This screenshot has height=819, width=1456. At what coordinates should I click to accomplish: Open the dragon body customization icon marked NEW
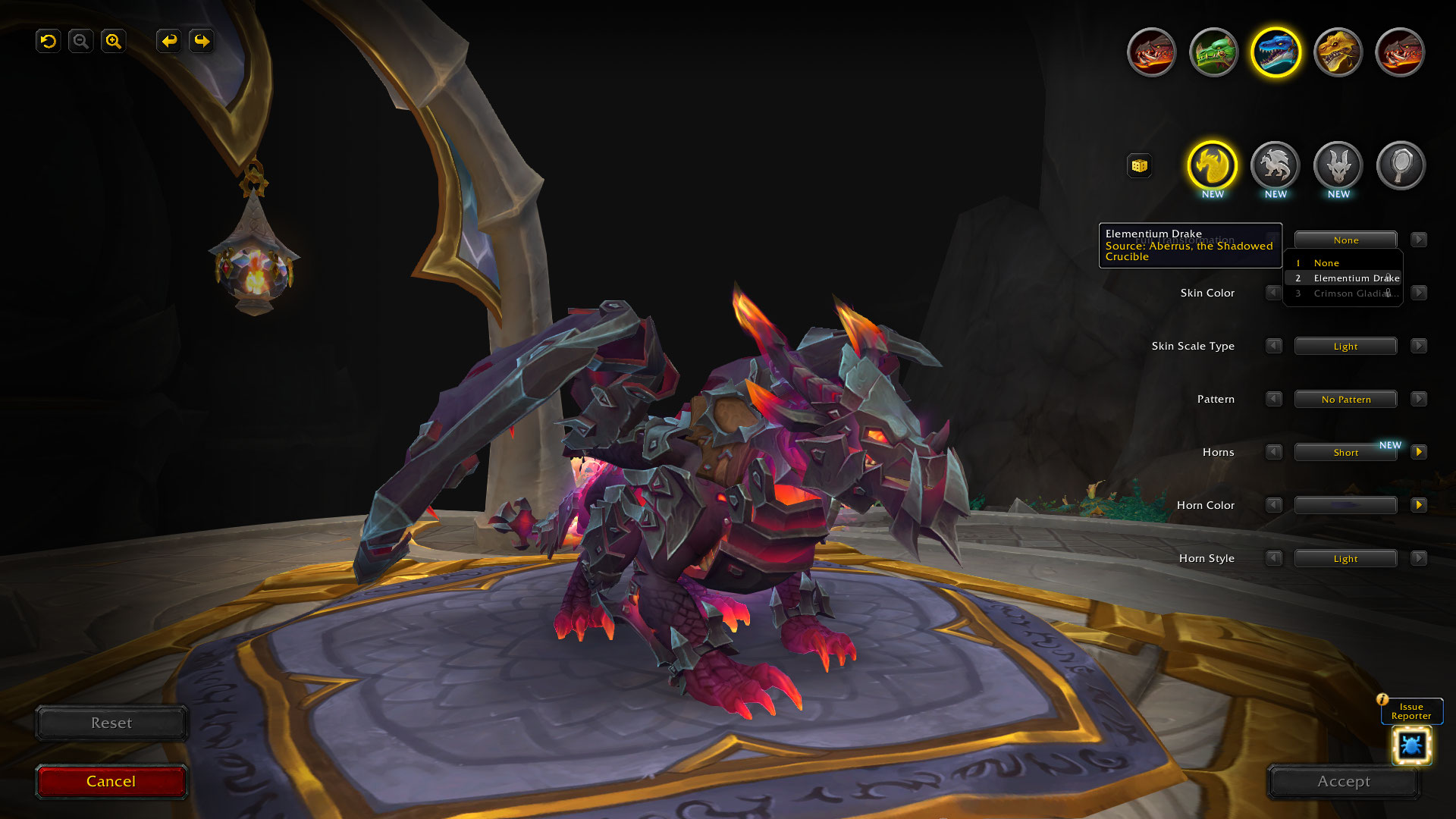[1275, 165]
